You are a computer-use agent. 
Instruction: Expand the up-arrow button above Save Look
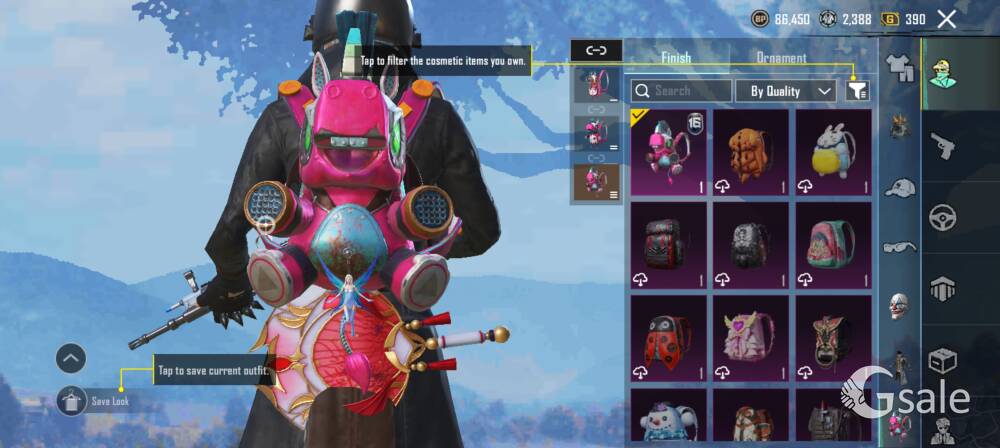pyautogui.click(x=70, y=357)
